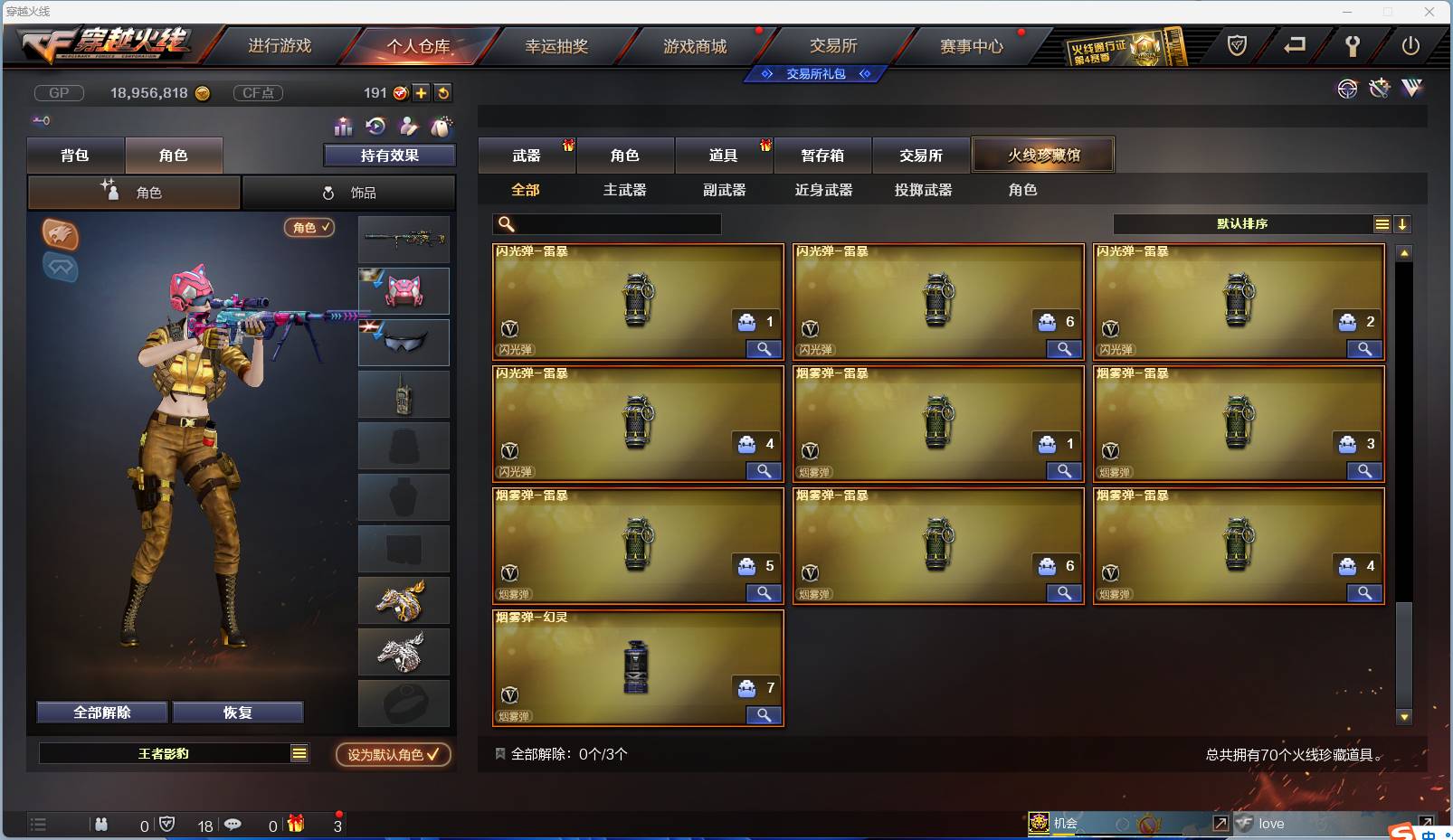Click the mouse with sparkles icon
Screen dimensions: 1453x840
tap(442, 127)
